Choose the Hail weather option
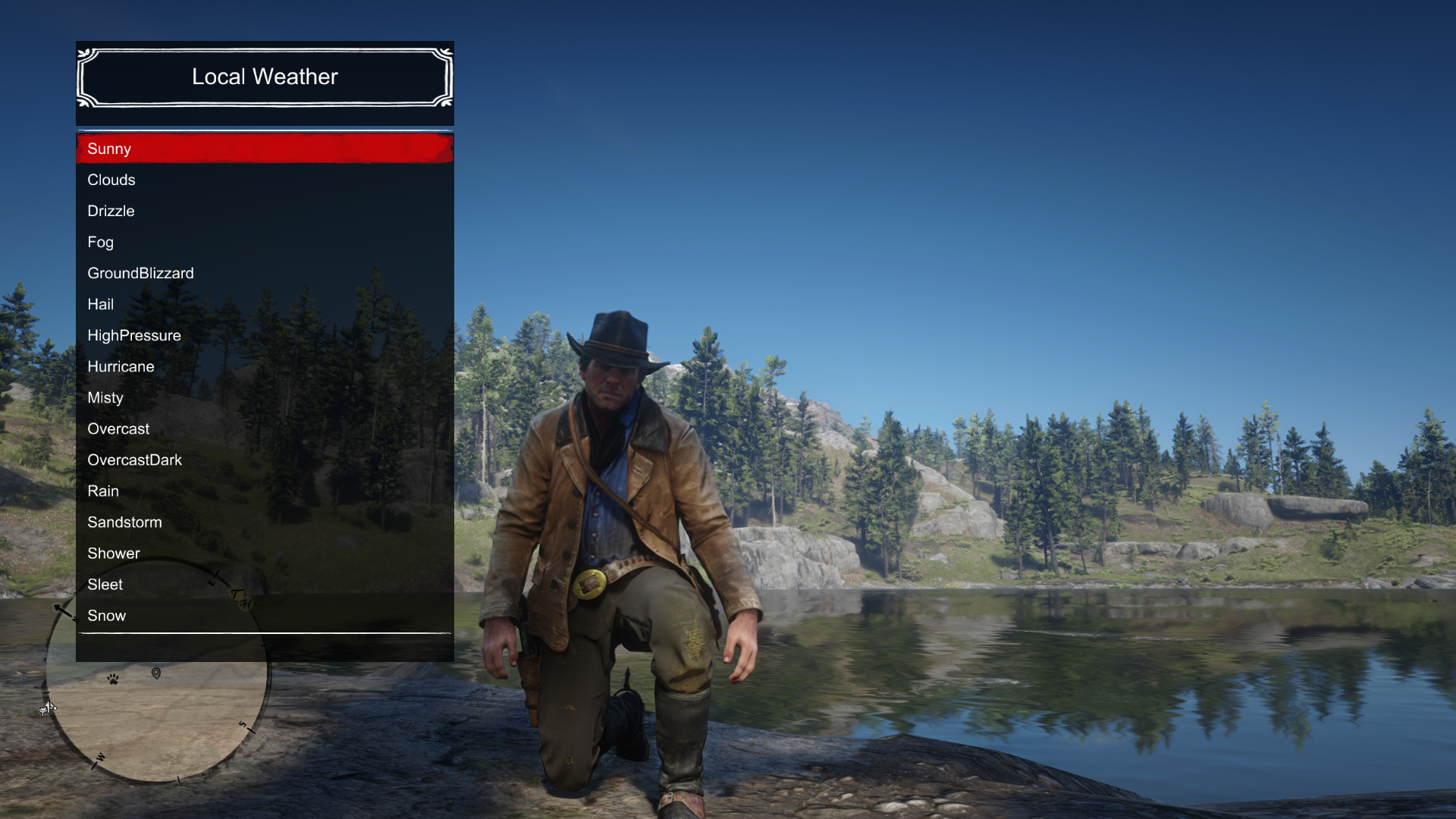The image size is (1456, 819). (x=264, y=304)
